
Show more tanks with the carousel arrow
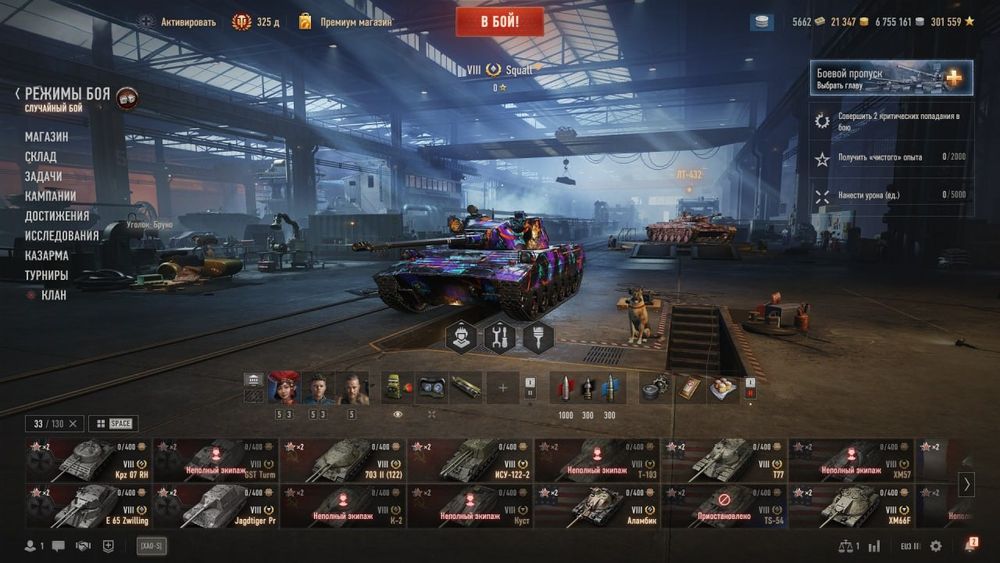pos(966,484)
